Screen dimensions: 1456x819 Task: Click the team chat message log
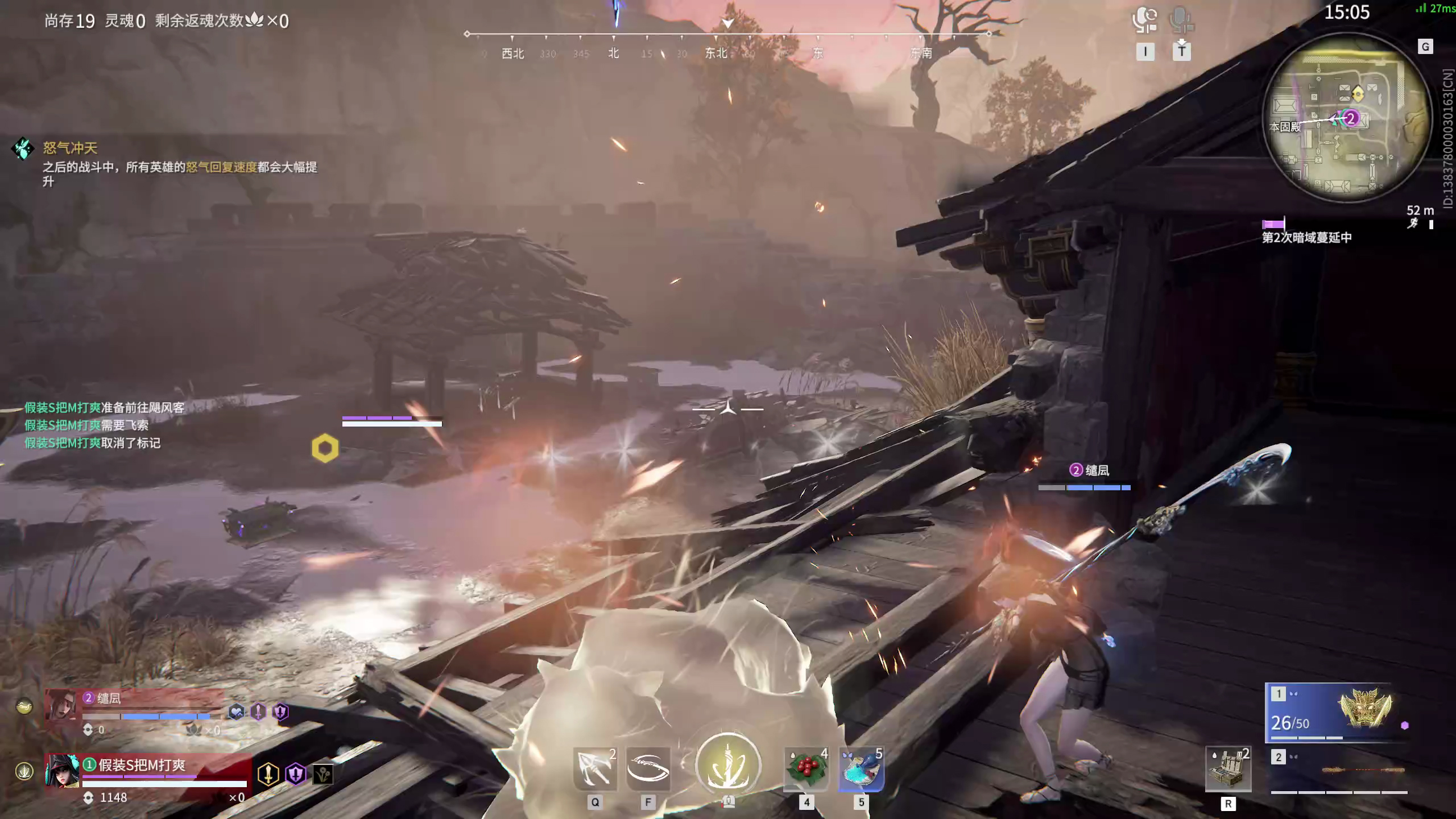[104, 425]
